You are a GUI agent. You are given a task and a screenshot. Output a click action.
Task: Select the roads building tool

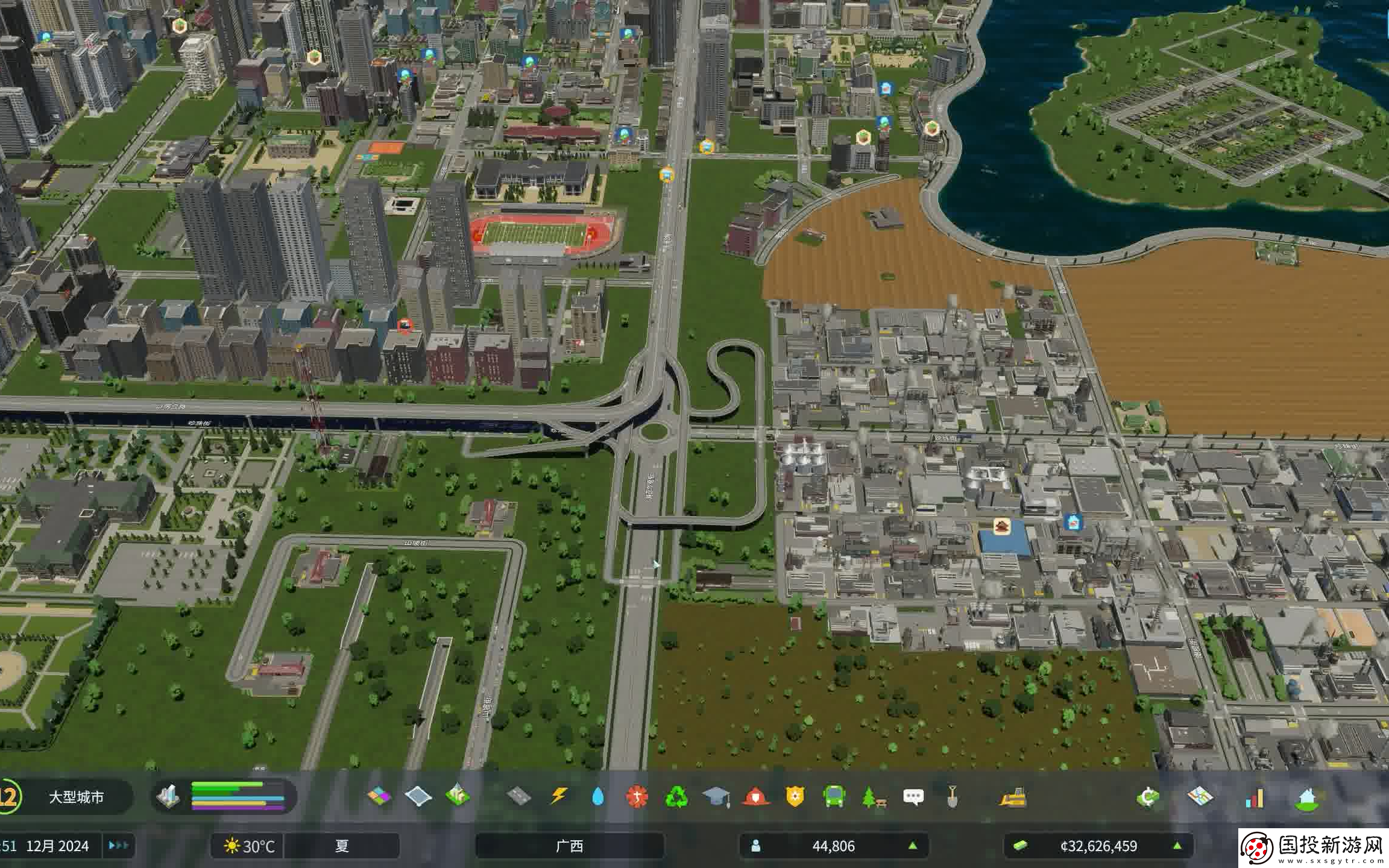[x=519, y=796]
